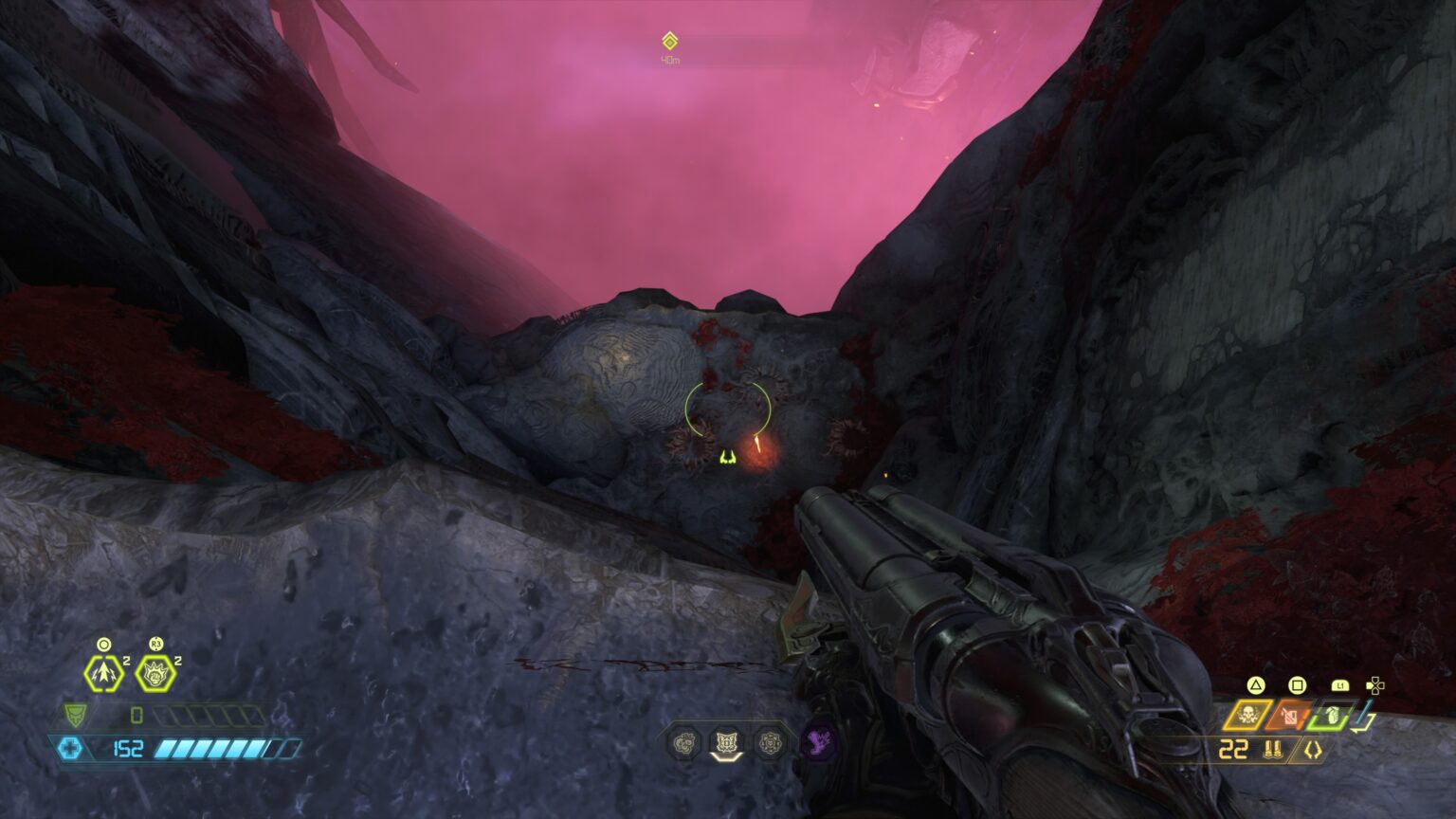
Task: Click the blue health bar
Action: pyautogui.click(x=218, y=749)
